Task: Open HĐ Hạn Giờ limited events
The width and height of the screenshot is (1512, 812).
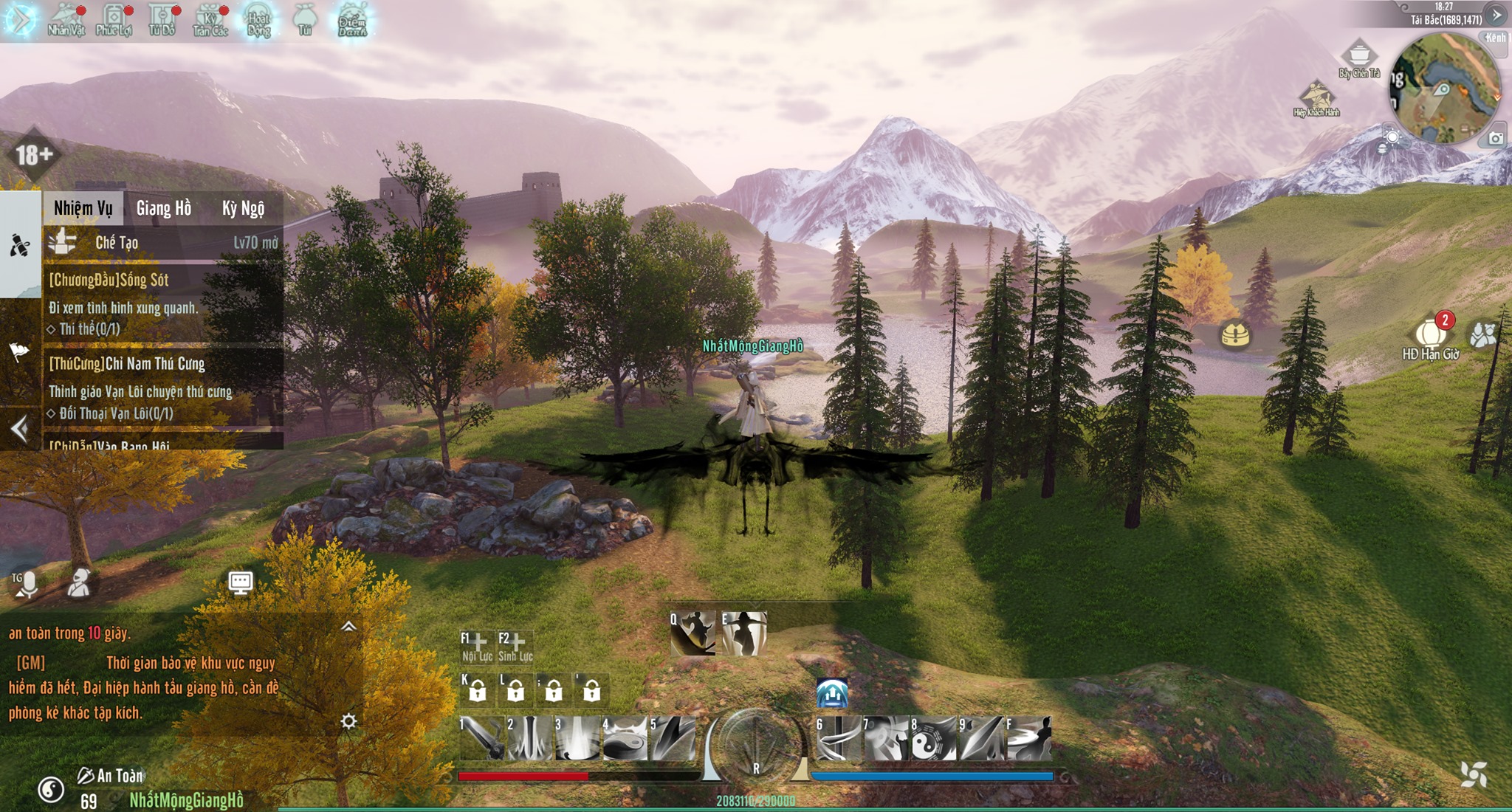Action: [1430, 338]
